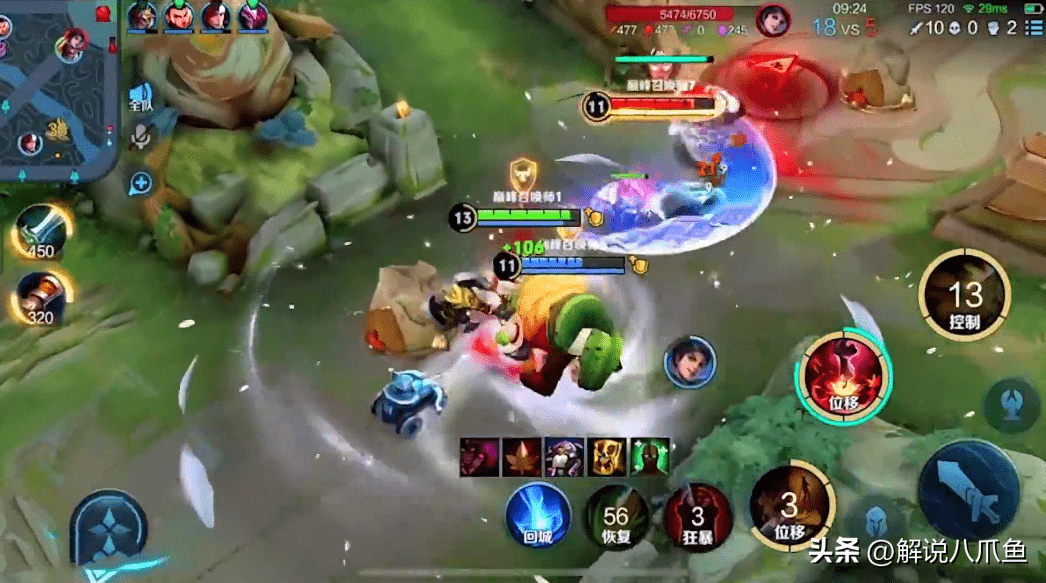1046x583 pixels.
Task: Cast the 控制 control ultimate skill
Action: pyautogui.click(x=965, y=296)
